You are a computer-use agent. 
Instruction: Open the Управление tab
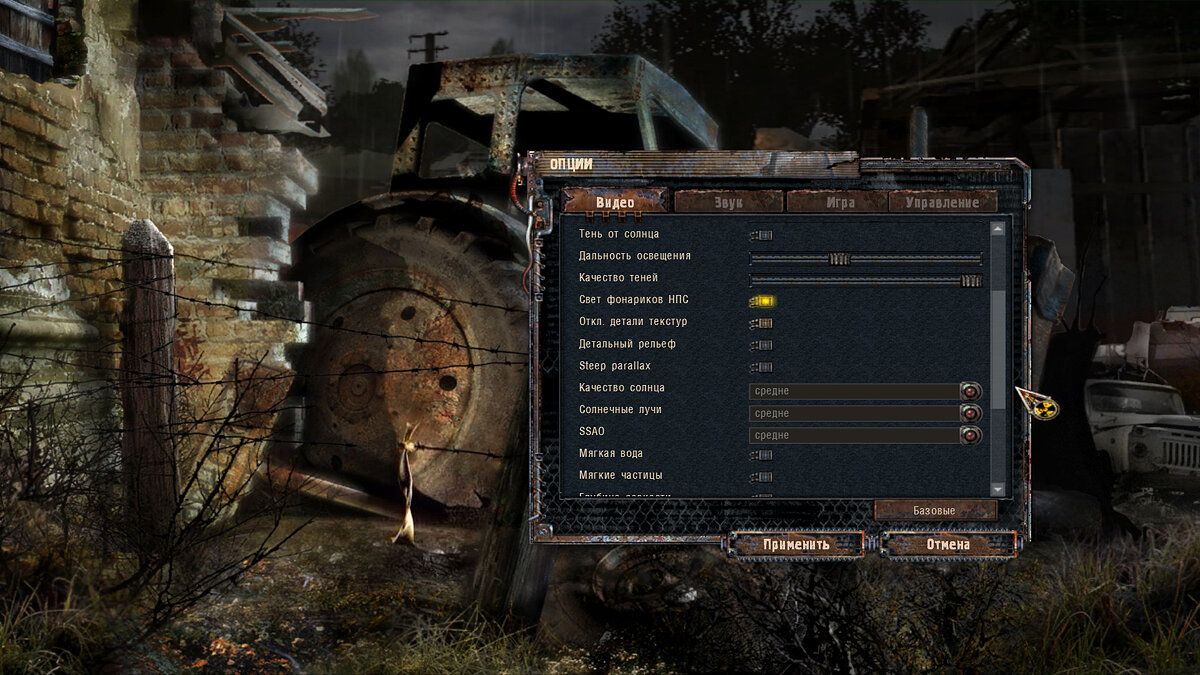point(941,202)
